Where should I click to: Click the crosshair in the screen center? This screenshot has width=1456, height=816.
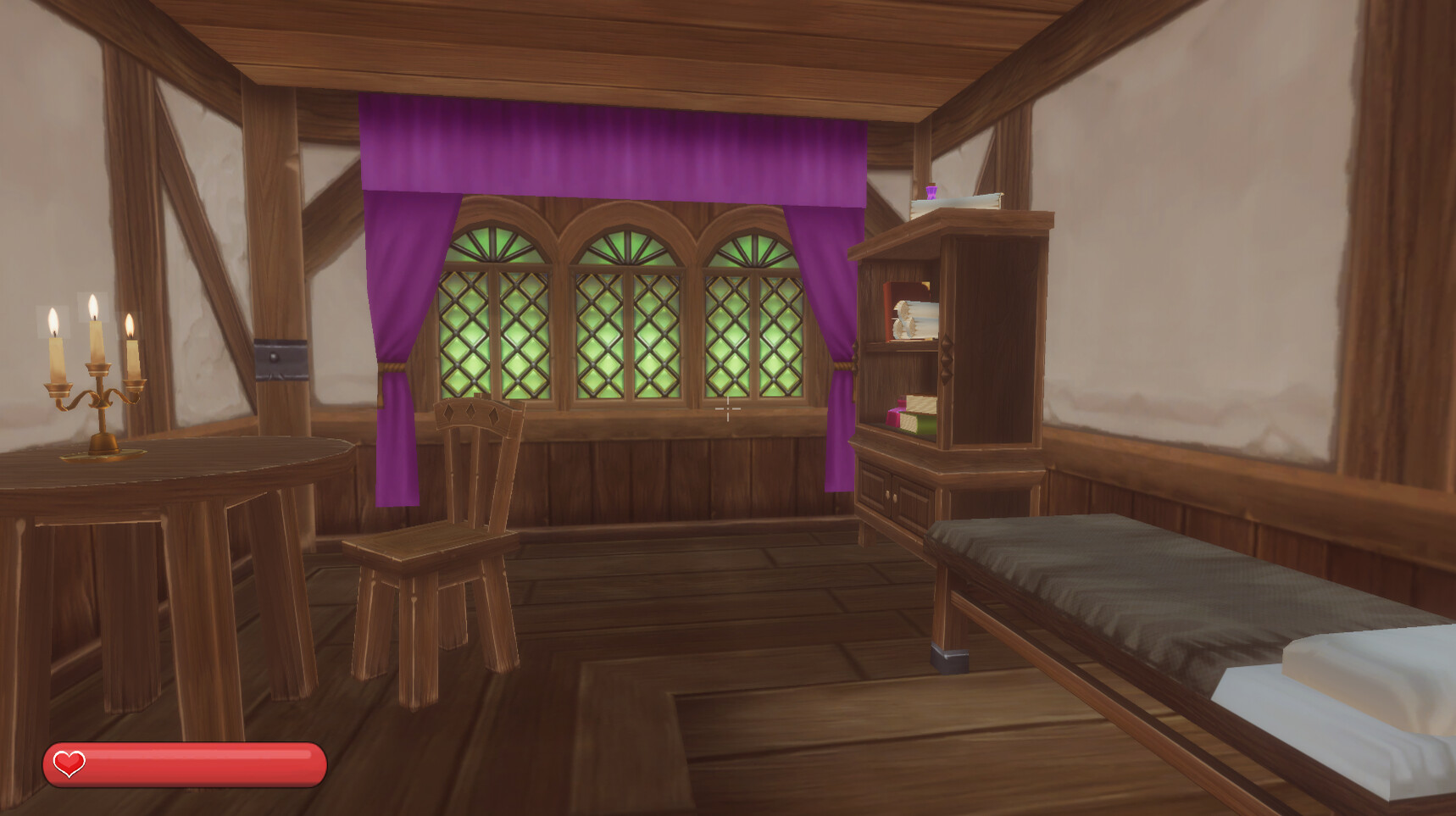pyautogui.click(x=728, y=410)
